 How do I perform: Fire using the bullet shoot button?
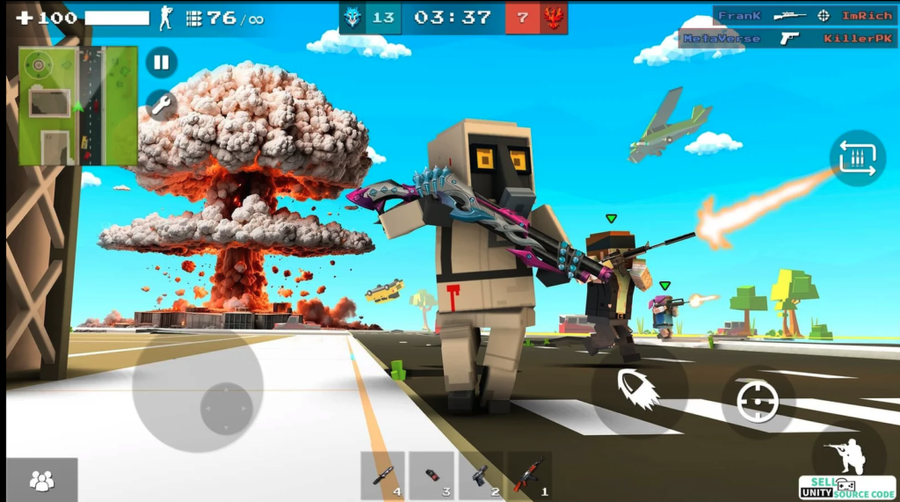click(636, 387)
